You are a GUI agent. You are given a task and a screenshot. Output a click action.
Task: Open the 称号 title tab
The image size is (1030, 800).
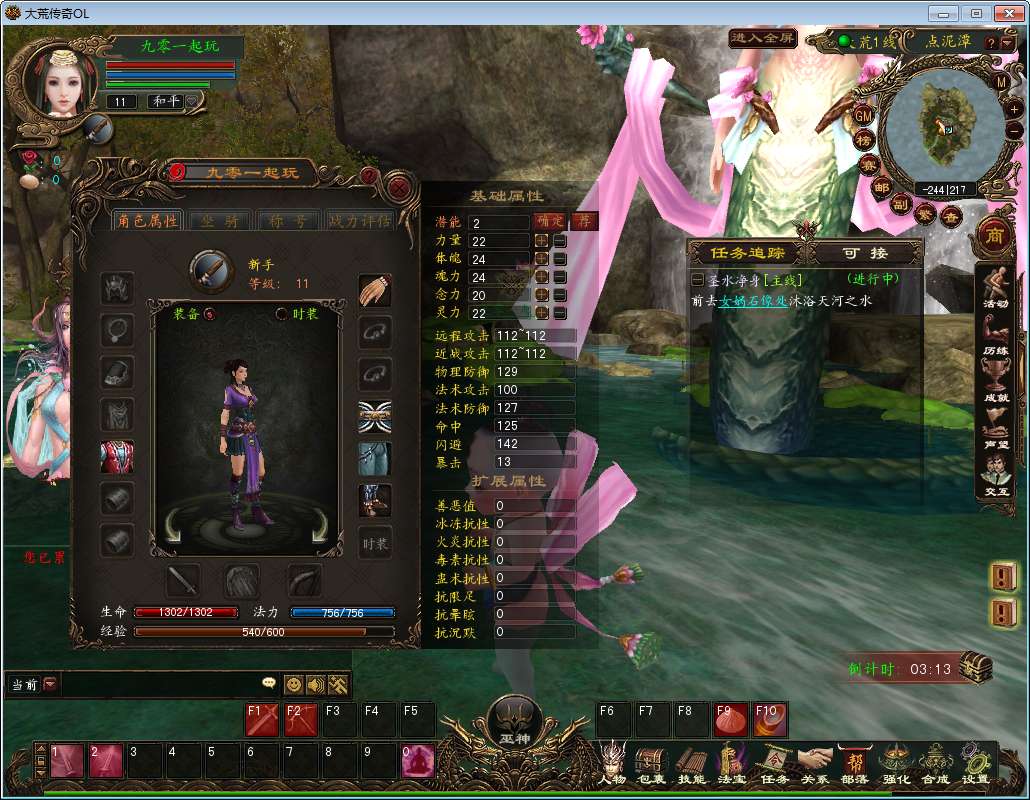pos(288,220)
